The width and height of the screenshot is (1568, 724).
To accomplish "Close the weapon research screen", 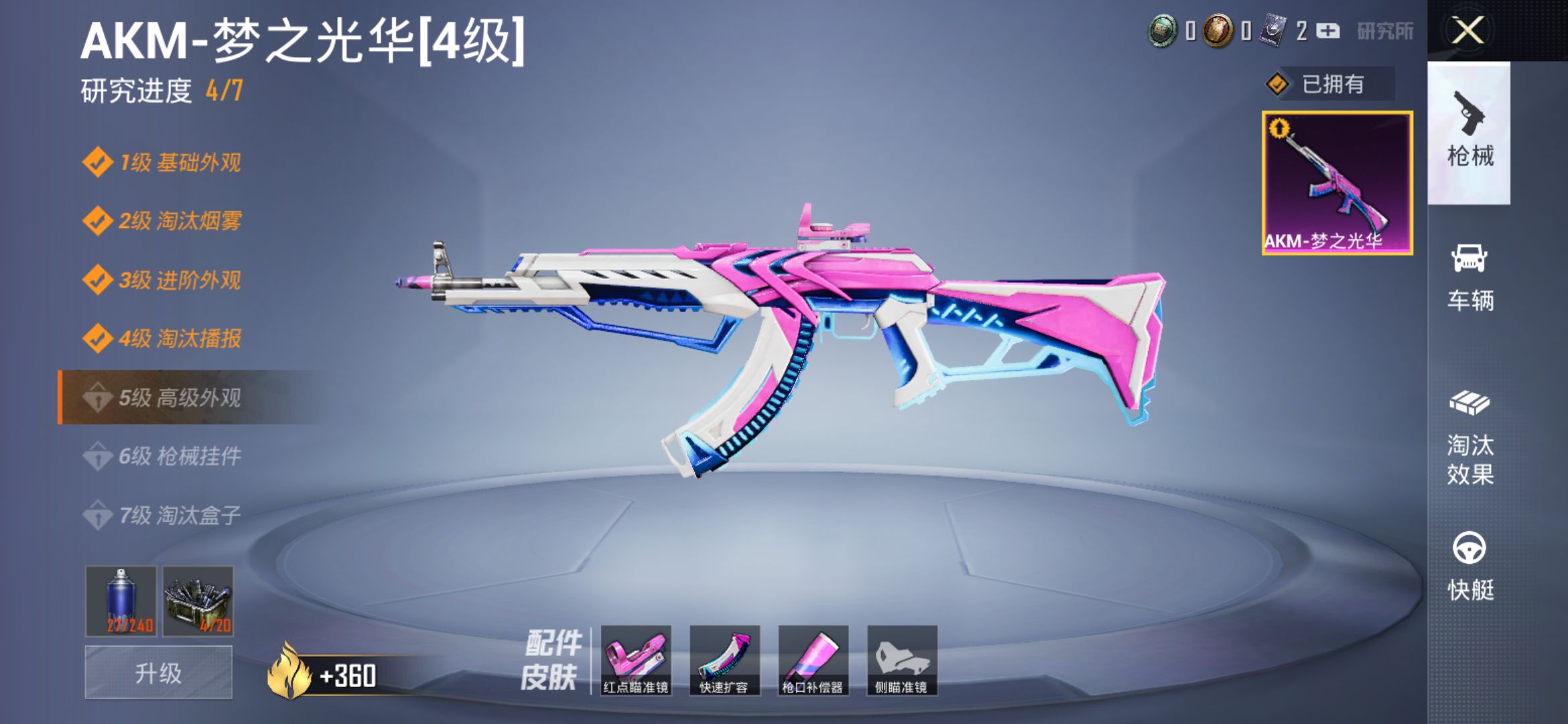I will [1467, 30].
